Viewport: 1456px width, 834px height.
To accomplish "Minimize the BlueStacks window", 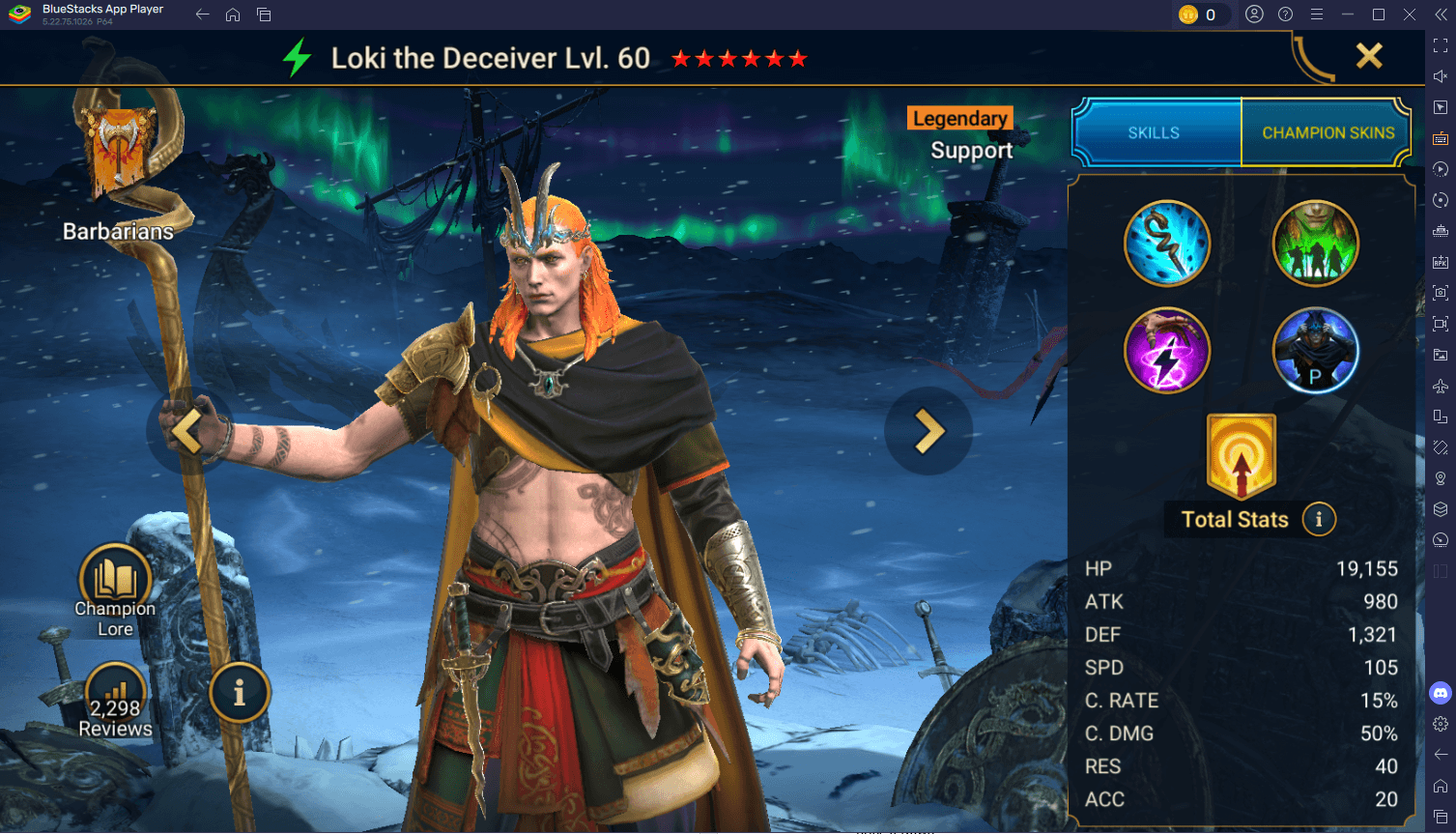I will coord(1347,14).
